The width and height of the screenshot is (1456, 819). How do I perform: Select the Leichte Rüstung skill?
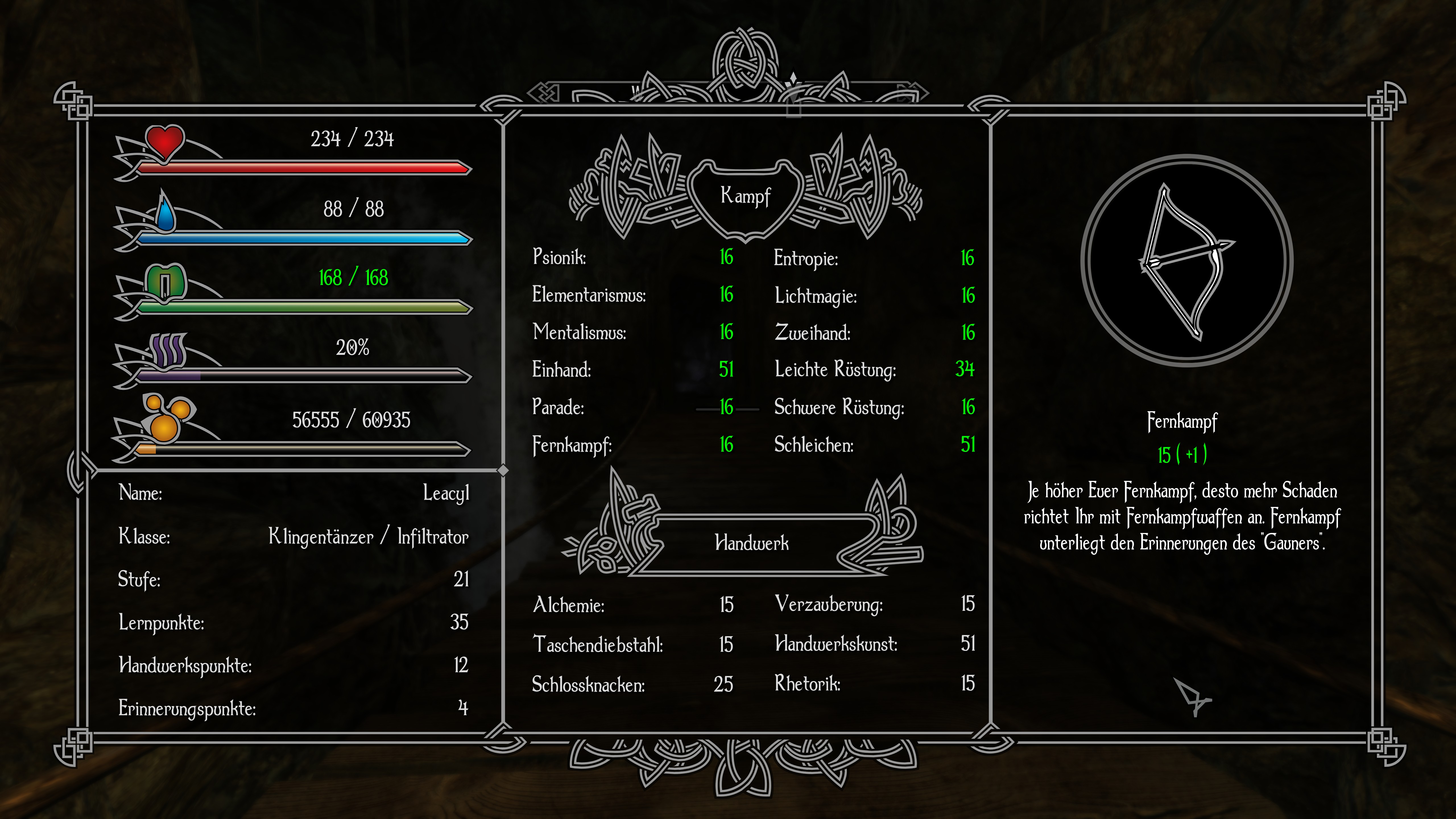(874, 369)
